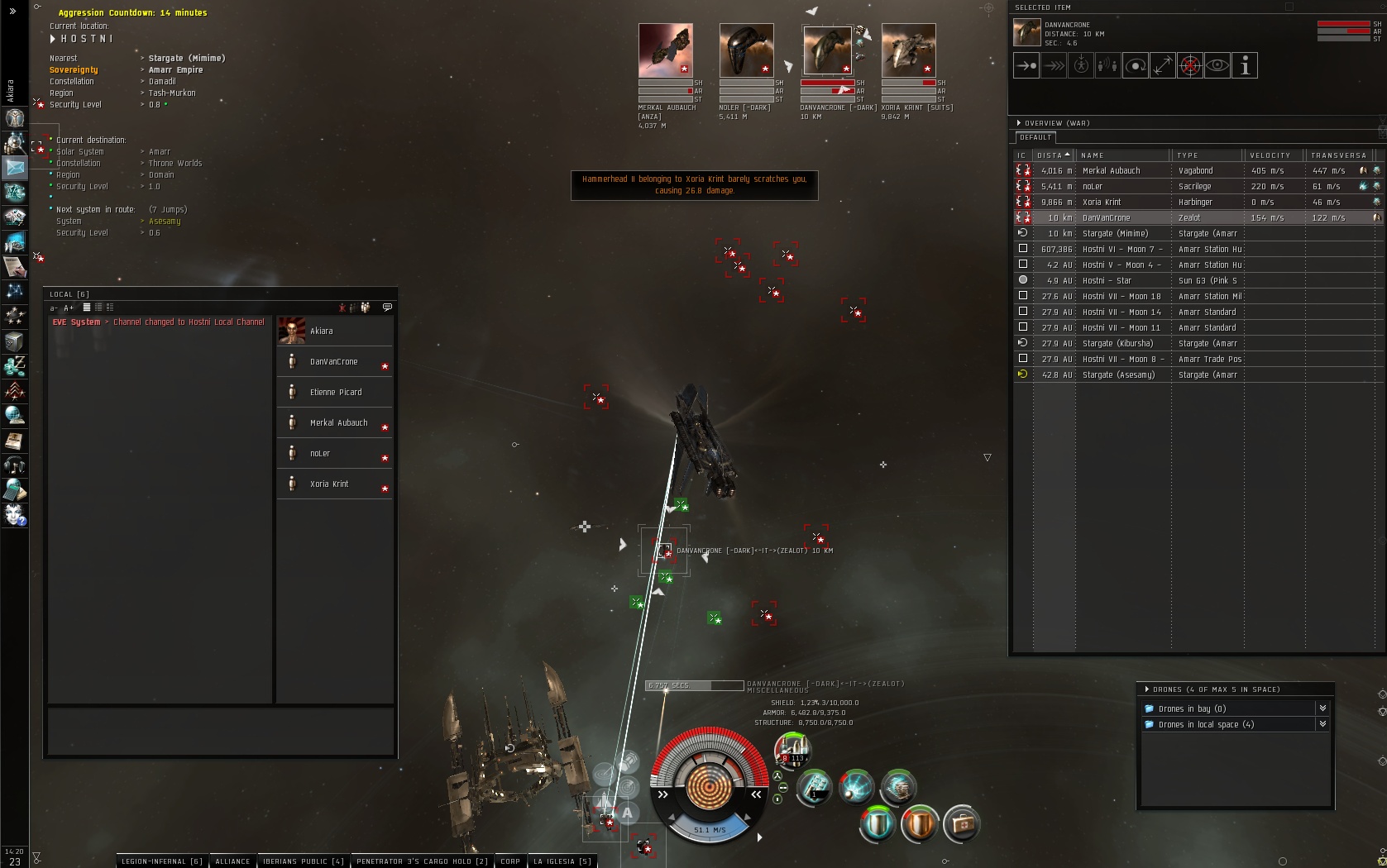This screenshot has width=1387, height=868.
Task: Click the Default overview tab
Action: pyautogui.click(x=1035, y=138)
